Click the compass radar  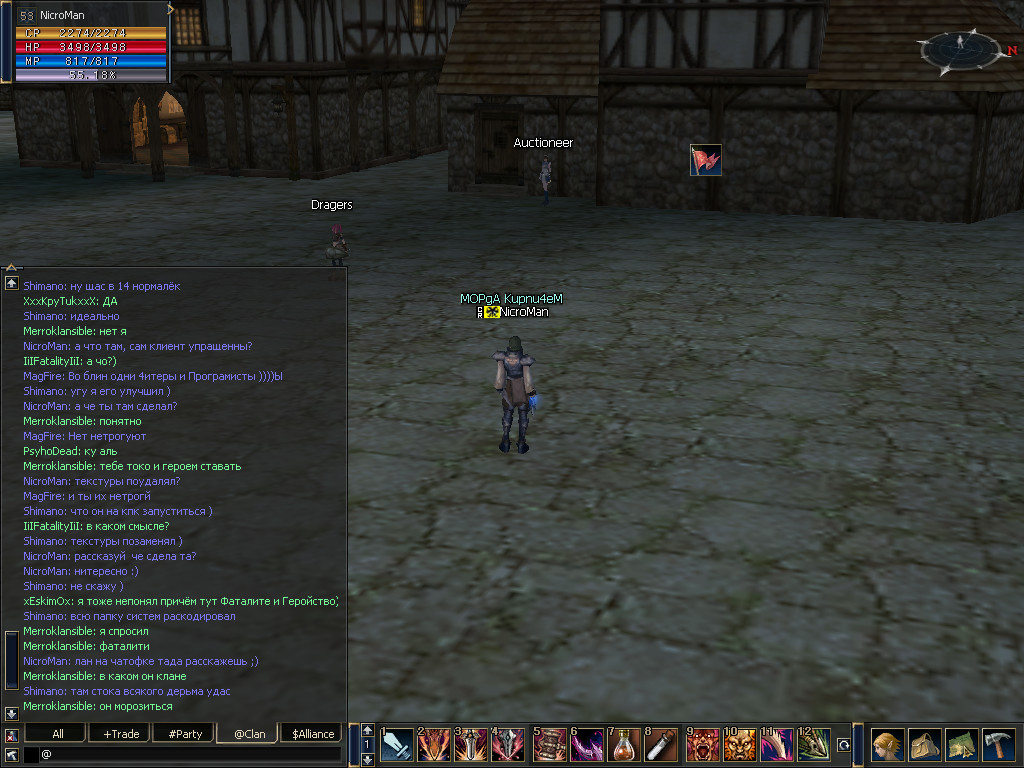(x=960, y=48)
